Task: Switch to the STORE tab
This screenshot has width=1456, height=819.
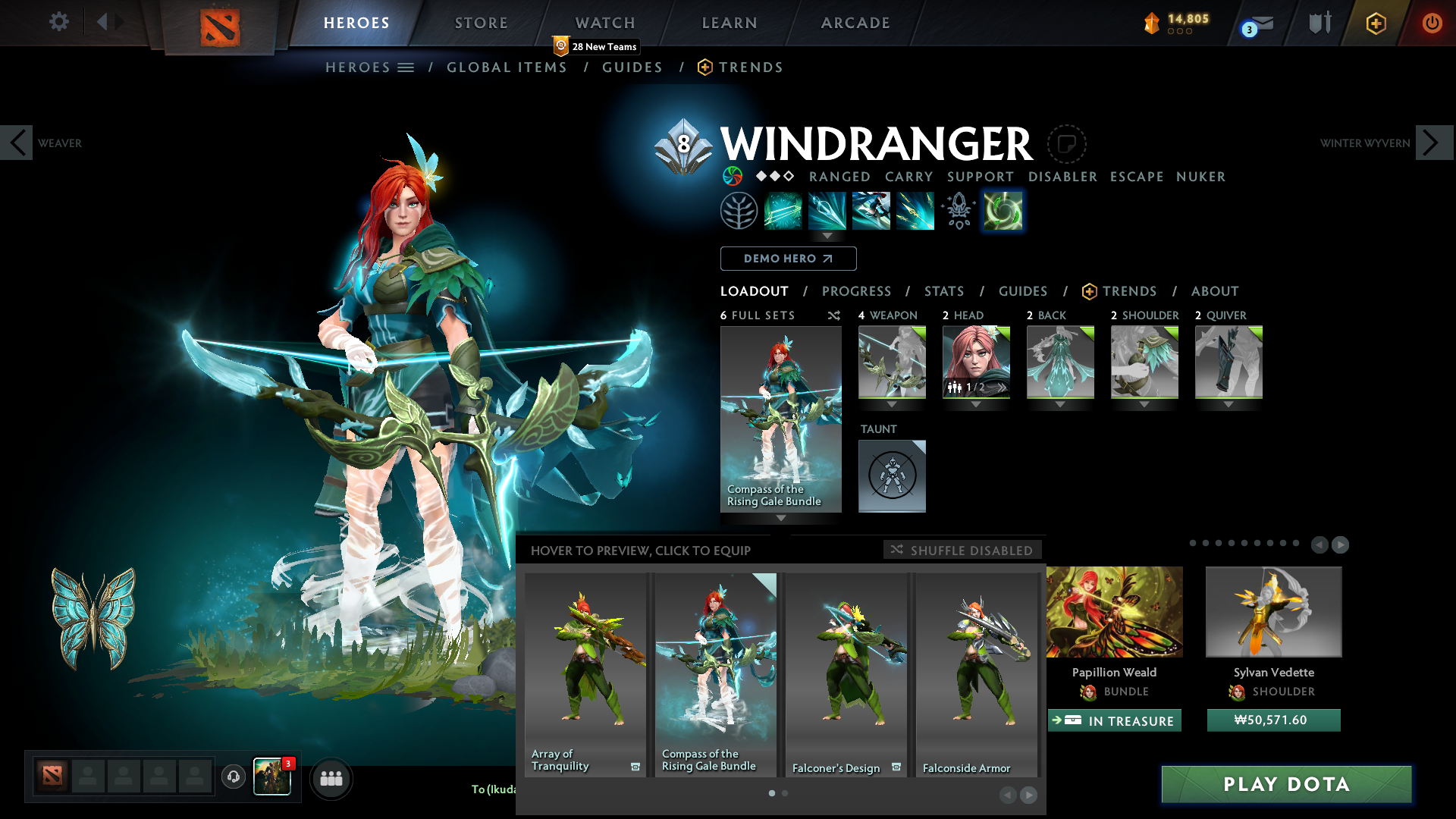Action: [x=481, y=23]
